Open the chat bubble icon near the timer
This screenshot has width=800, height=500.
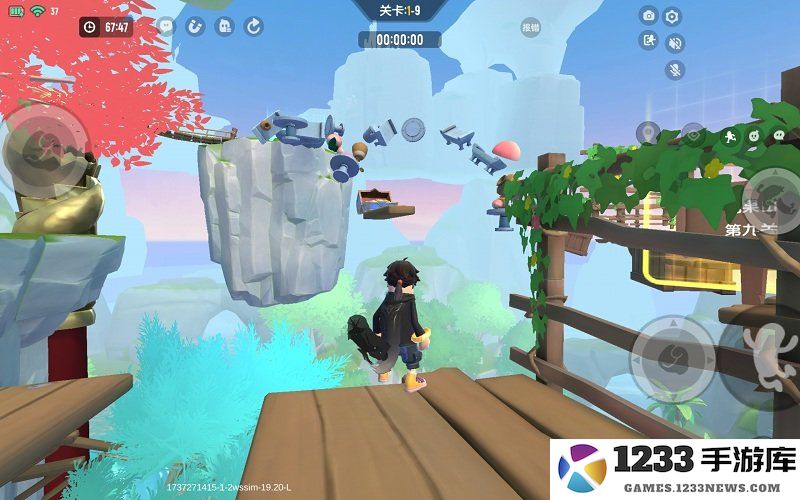(x=166, y=27)
